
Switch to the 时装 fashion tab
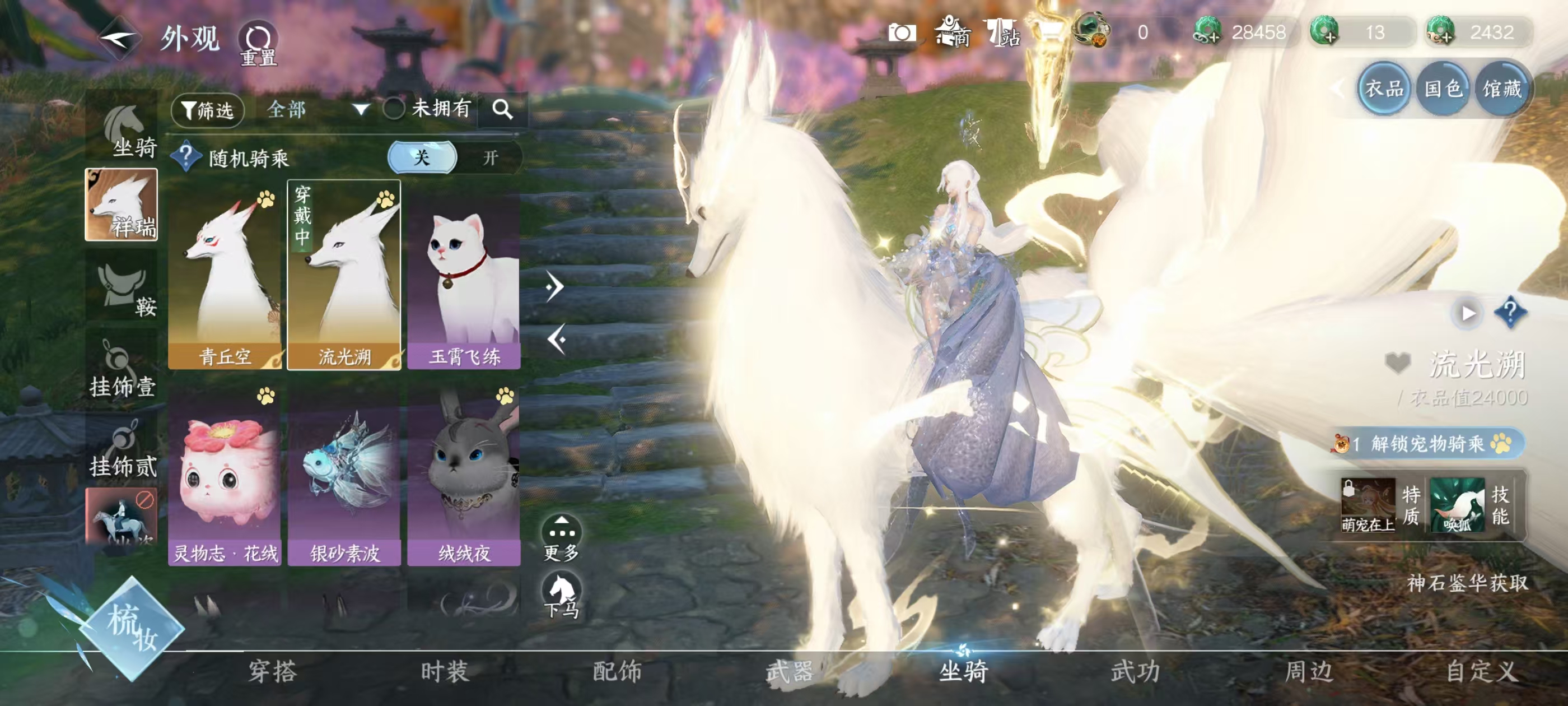click(445, 671)
